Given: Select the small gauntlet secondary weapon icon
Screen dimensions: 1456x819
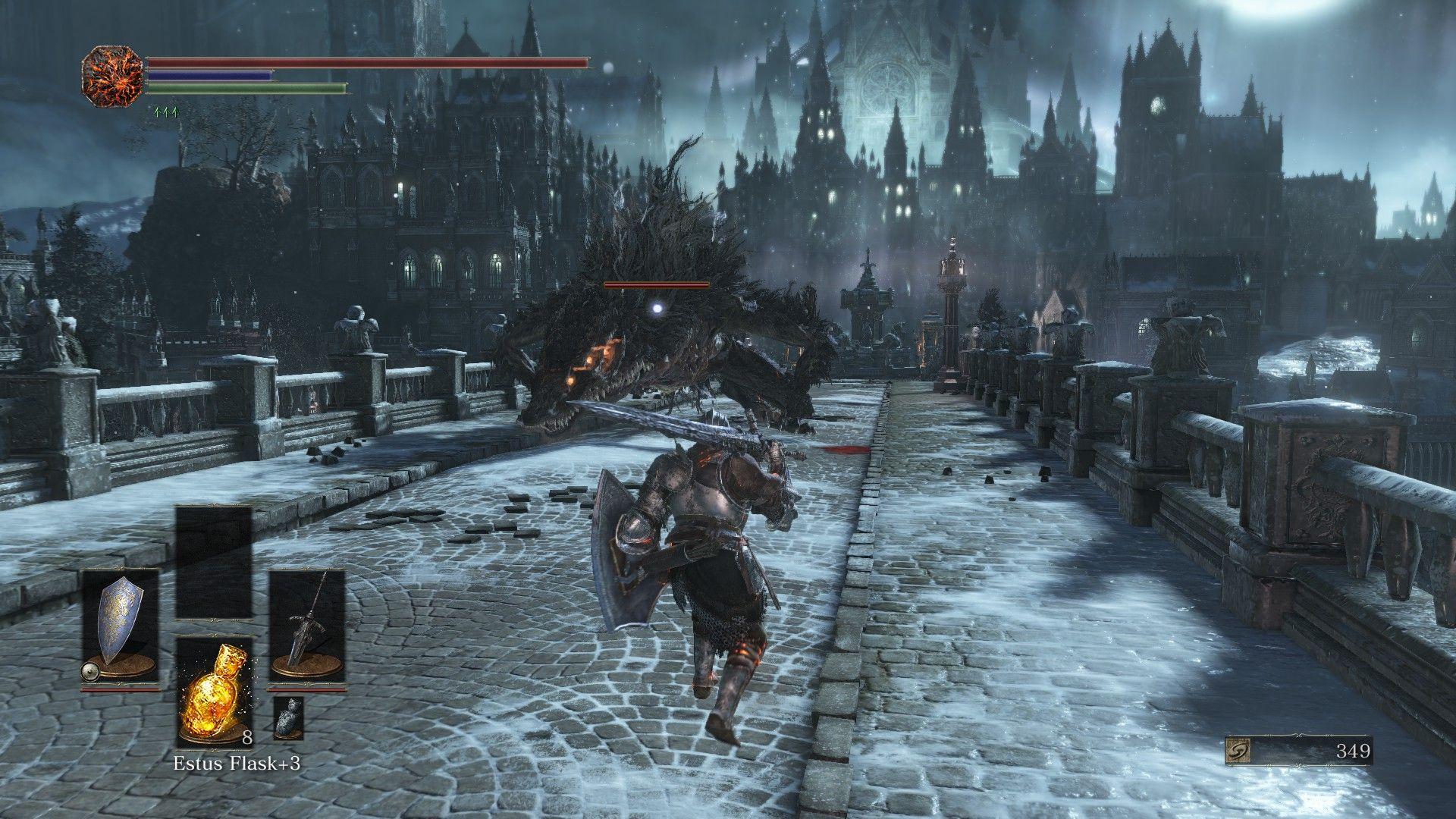Looking at the screenshot, I should (x=288, y=717).
